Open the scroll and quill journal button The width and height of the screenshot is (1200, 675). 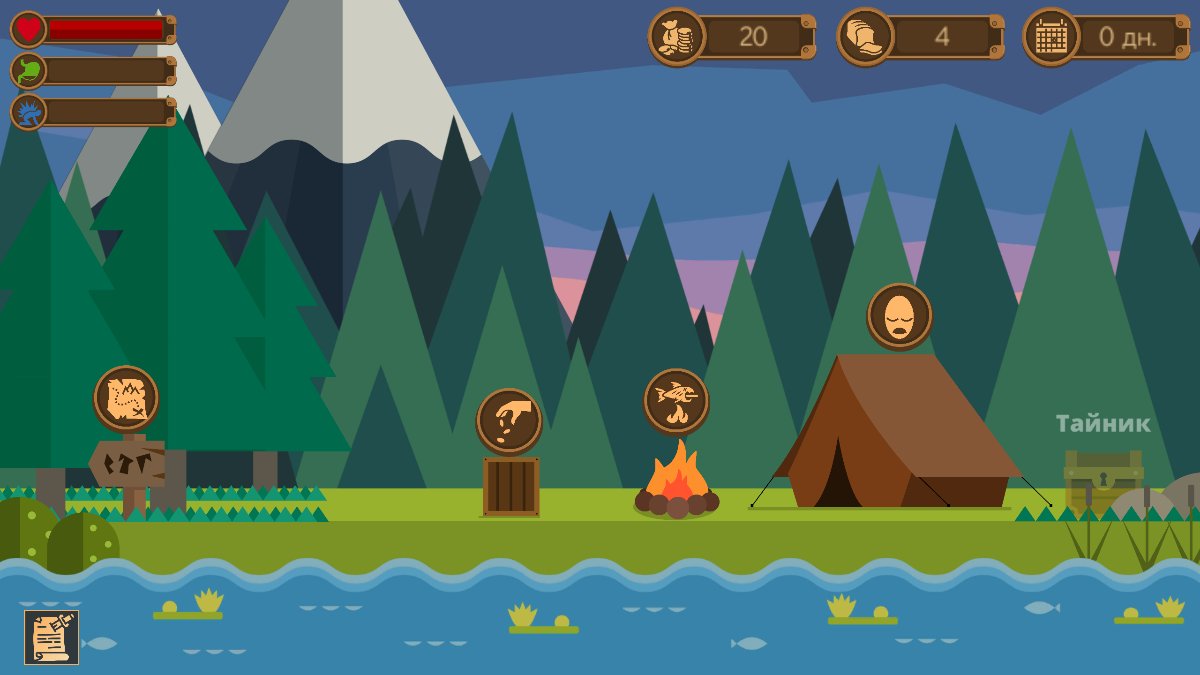(51, 637)
